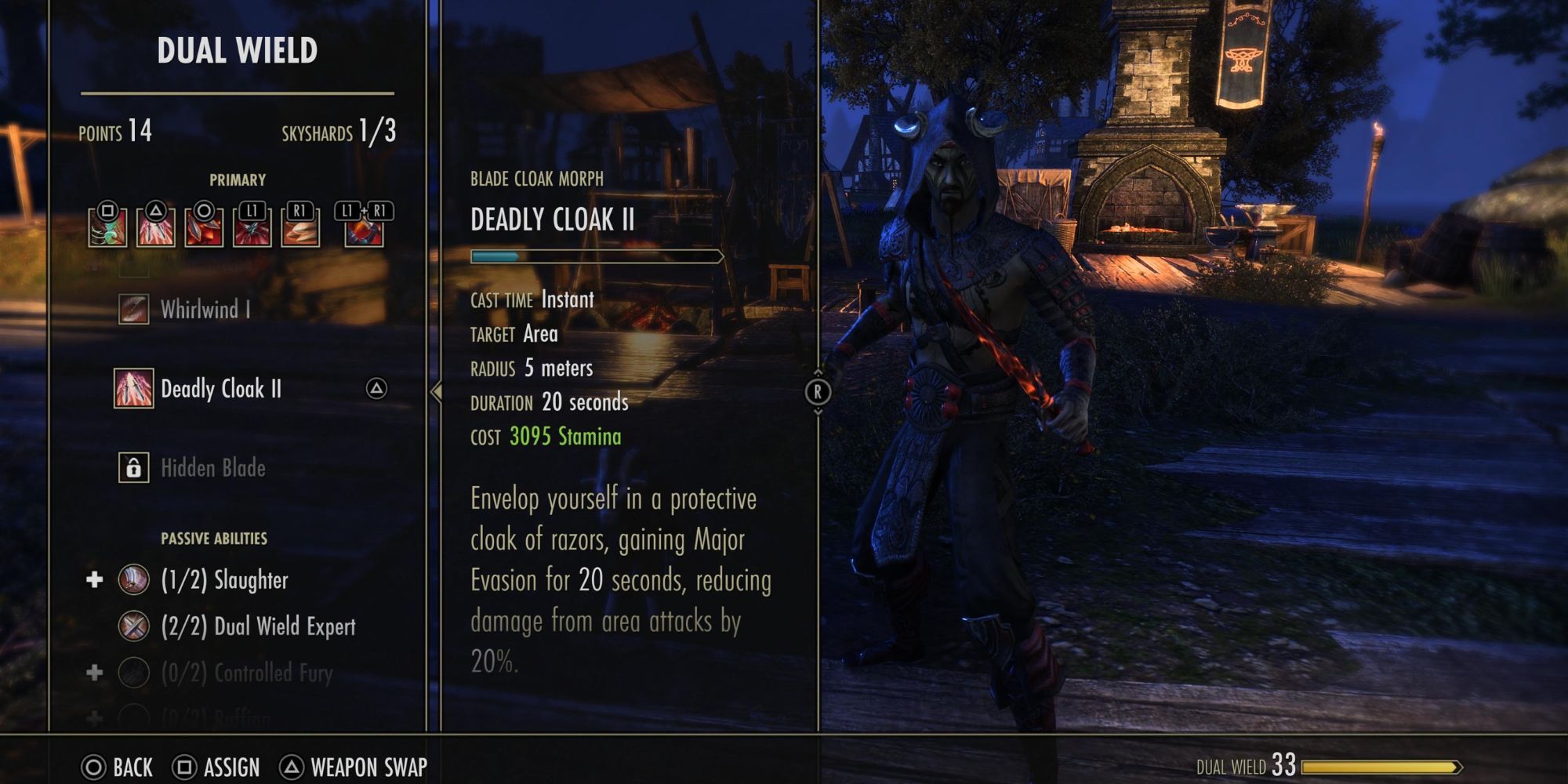Select the ability in the Triangle slot
Image resolution: width=1568 pixels, height=784 pixels.
[155, 227]
